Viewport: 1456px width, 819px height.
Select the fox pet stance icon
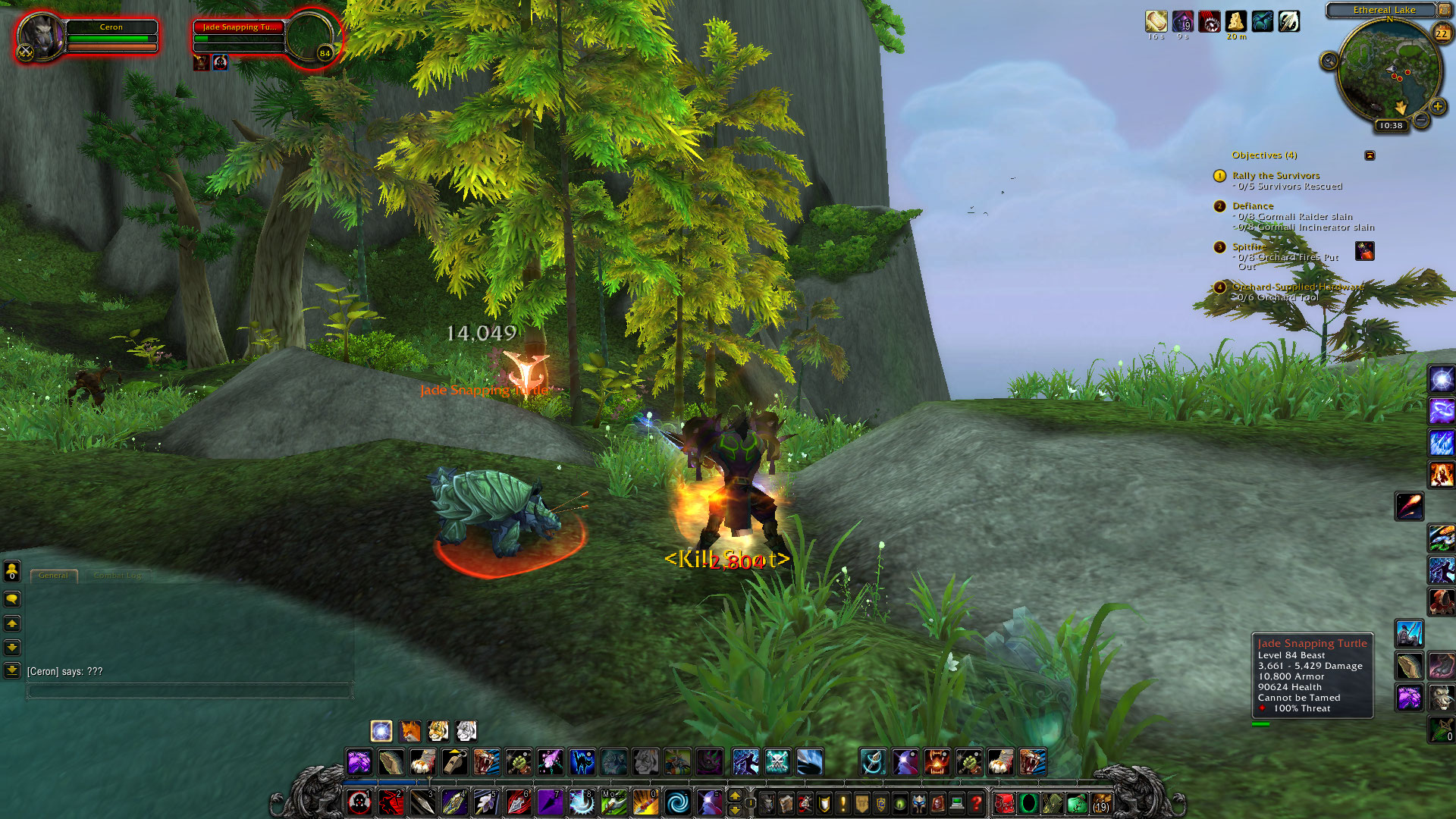click(409, 731)
